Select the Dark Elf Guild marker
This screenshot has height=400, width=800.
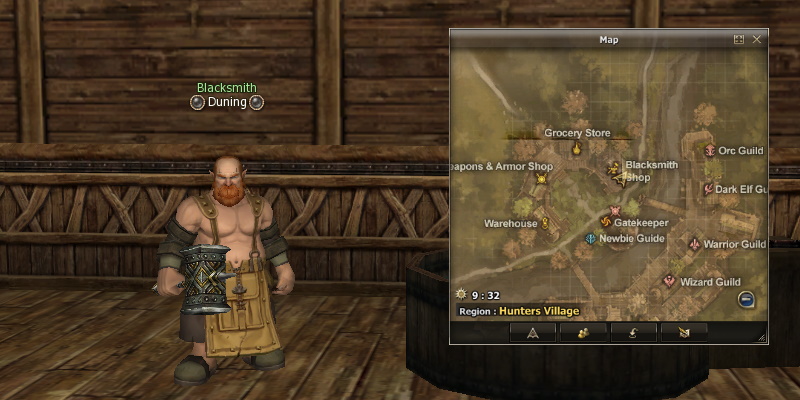coord(707,188)
